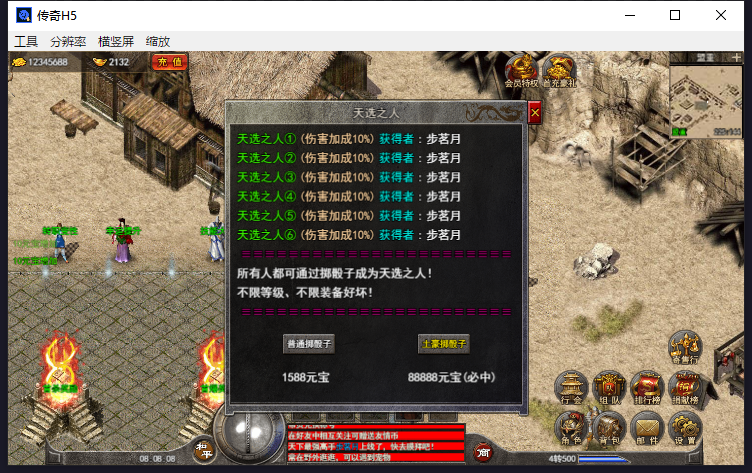This screenshot has width=752, height=473.
Task: Open the 寄售行 consignment shop icon
Action: pos(685,349)
